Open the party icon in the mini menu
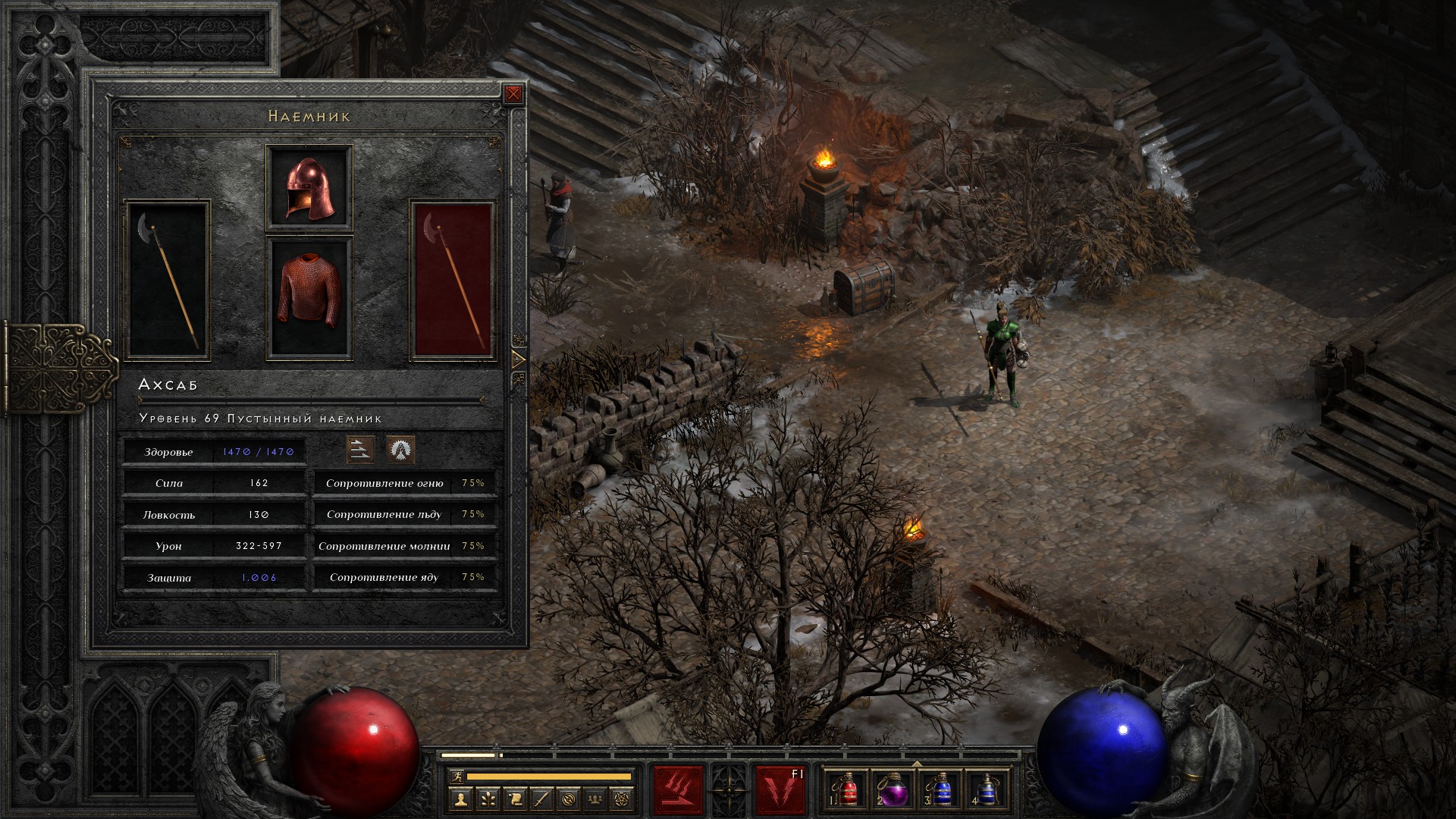The width and height of the screenshot is (1456, 819). pos(595,799)
